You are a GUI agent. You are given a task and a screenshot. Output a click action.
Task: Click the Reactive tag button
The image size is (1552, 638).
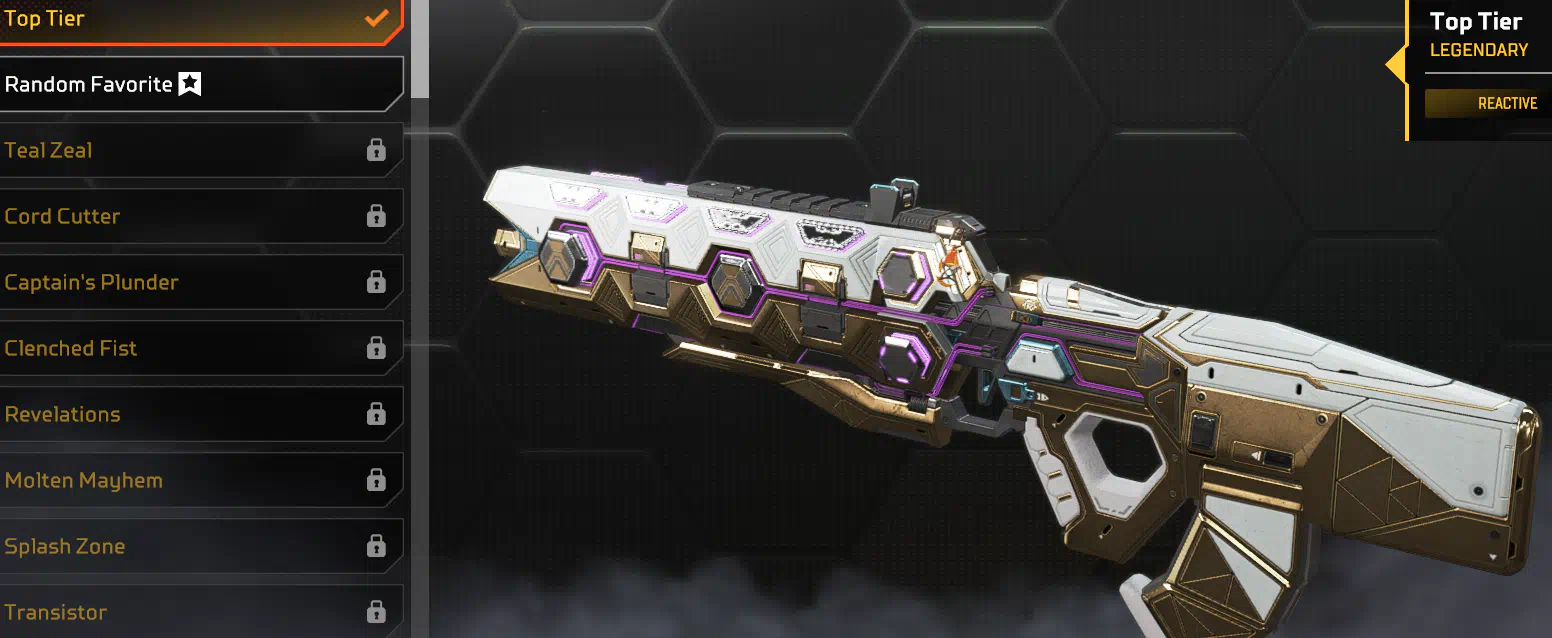coord(1487,103)
